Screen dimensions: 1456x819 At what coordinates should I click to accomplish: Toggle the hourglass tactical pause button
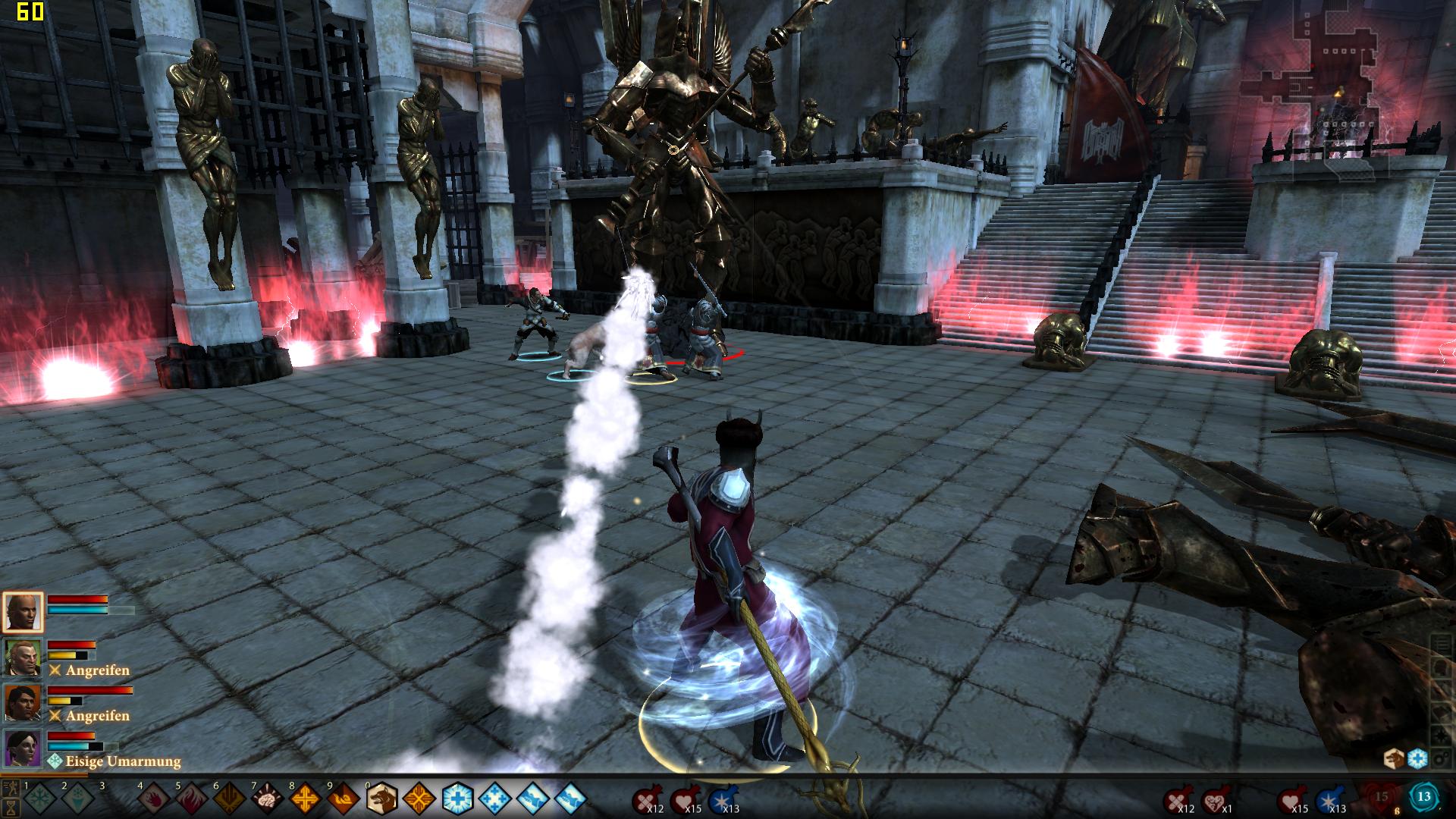click(11, 807)
